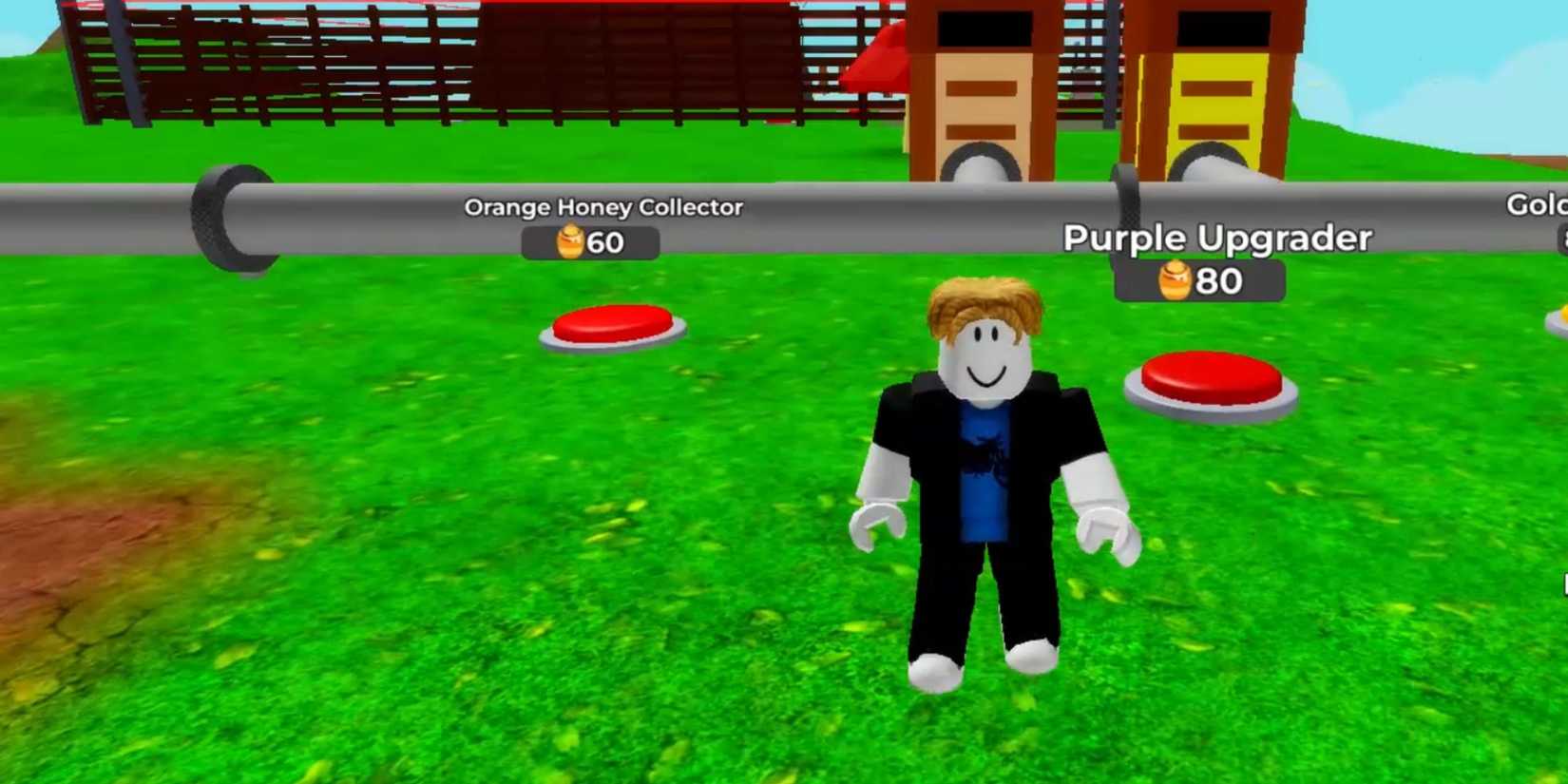
Task: Select the Orange Honey Collector label
Action: [x=602, y=207]
